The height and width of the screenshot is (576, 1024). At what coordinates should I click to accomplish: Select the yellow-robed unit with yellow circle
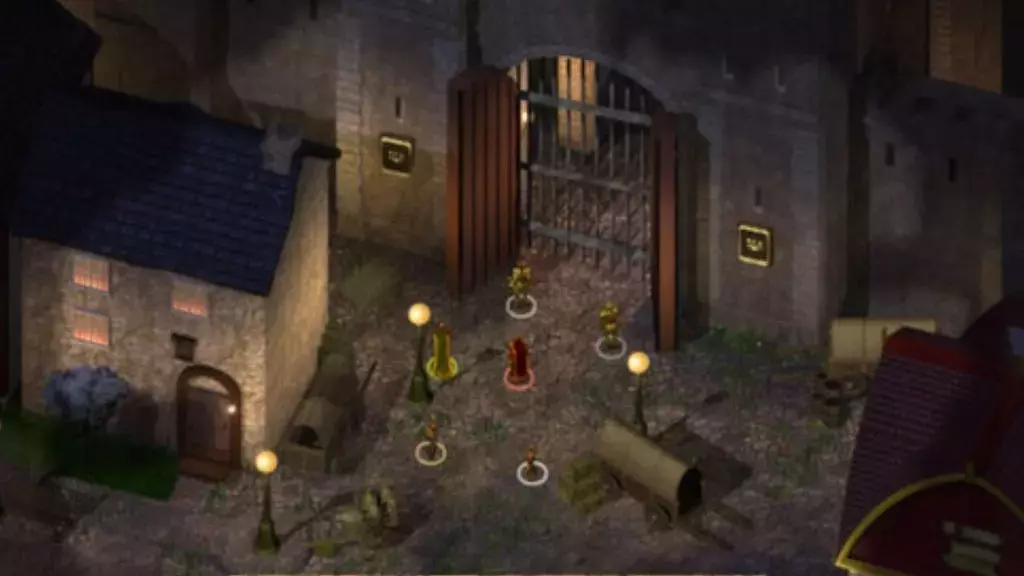441,351
